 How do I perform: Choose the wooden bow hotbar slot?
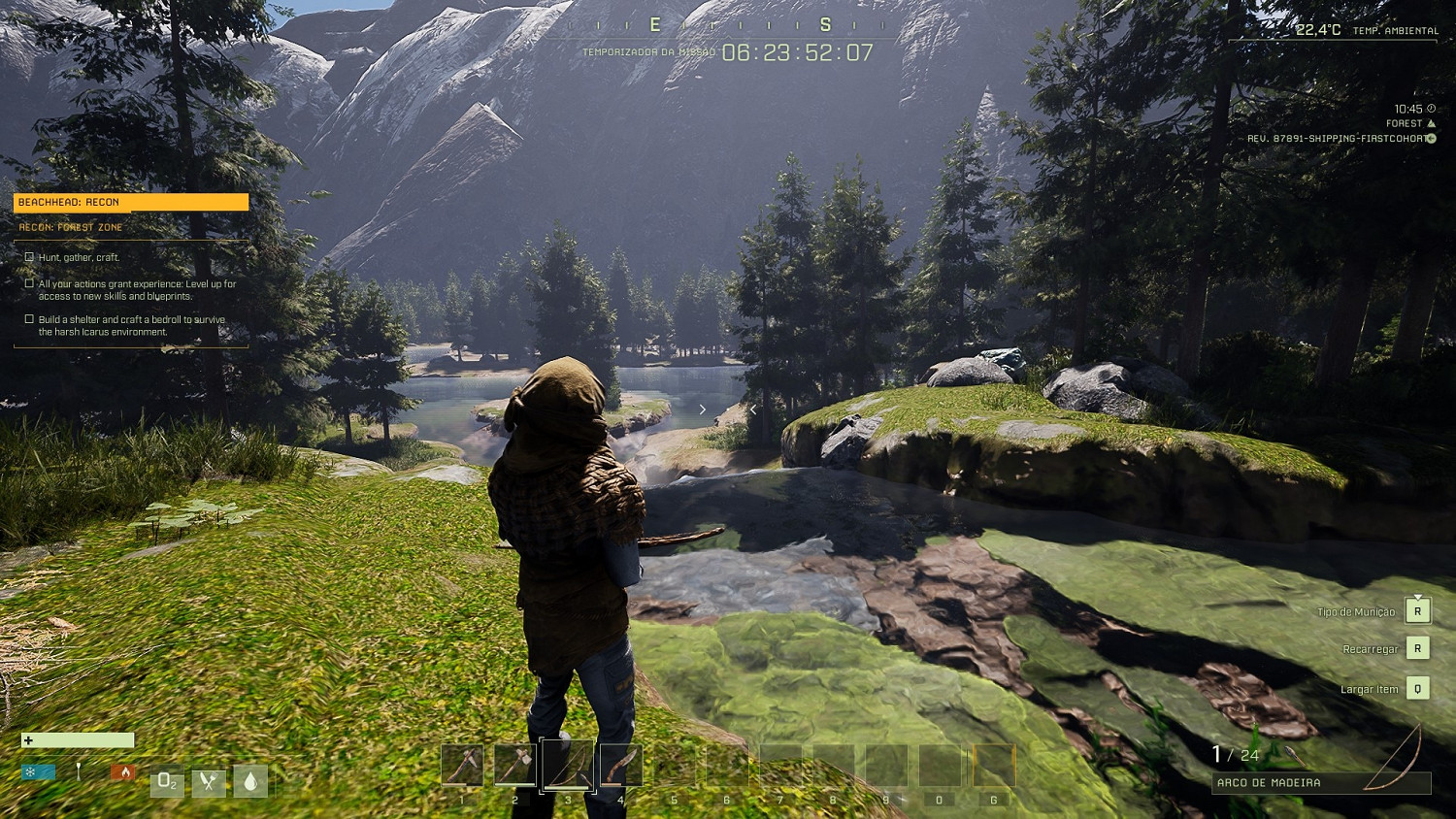tap(568, 766)
